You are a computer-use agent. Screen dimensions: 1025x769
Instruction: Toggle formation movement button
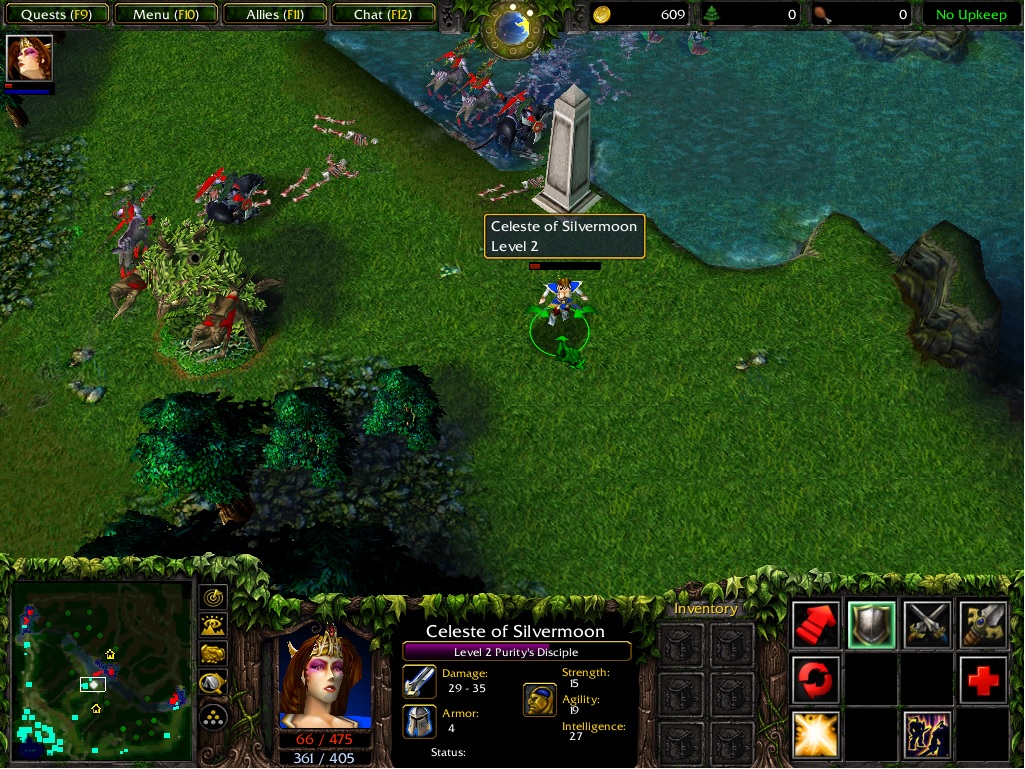coord(214,716)
